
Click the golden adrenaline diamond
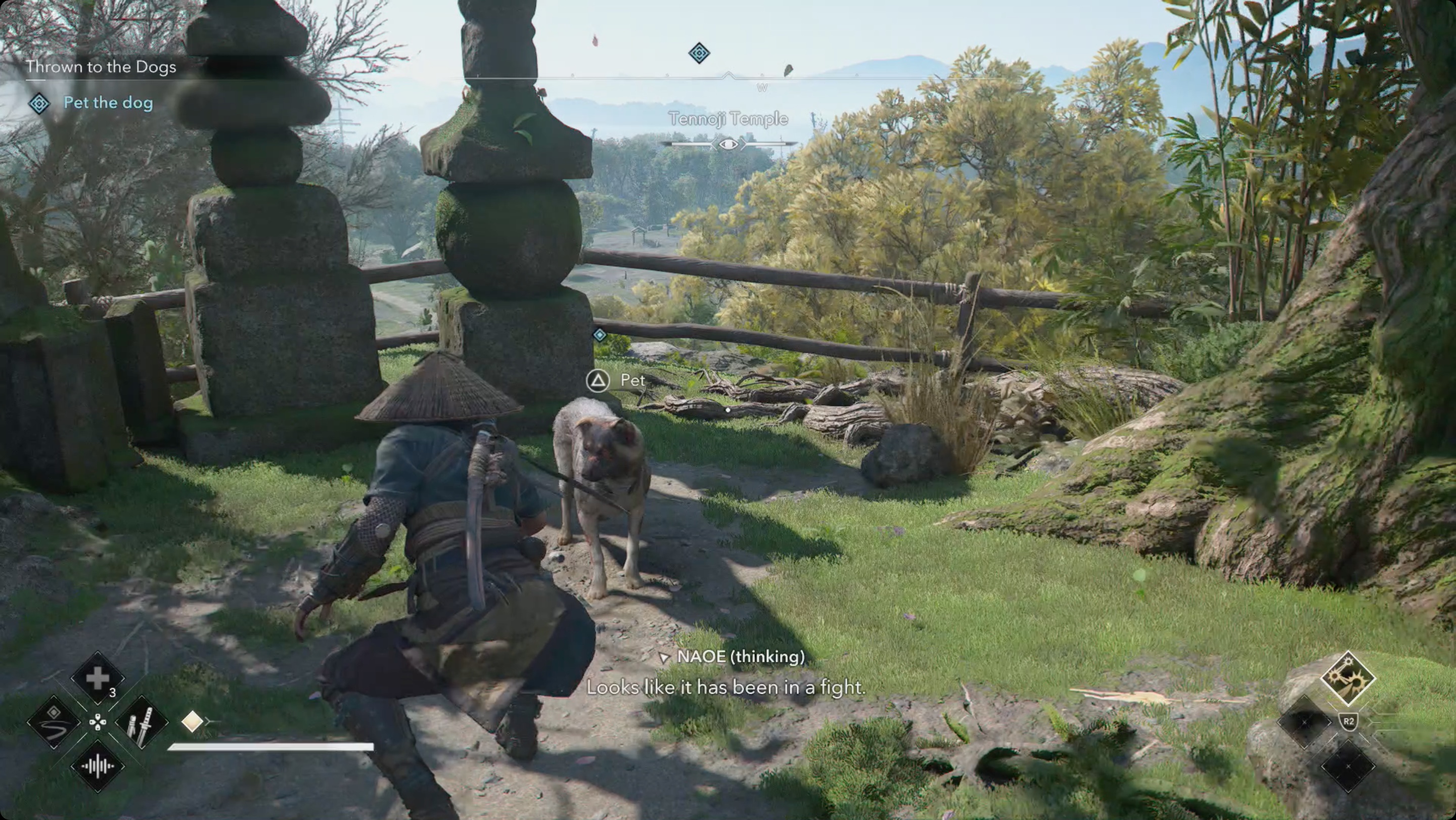(x=192, y=721)
